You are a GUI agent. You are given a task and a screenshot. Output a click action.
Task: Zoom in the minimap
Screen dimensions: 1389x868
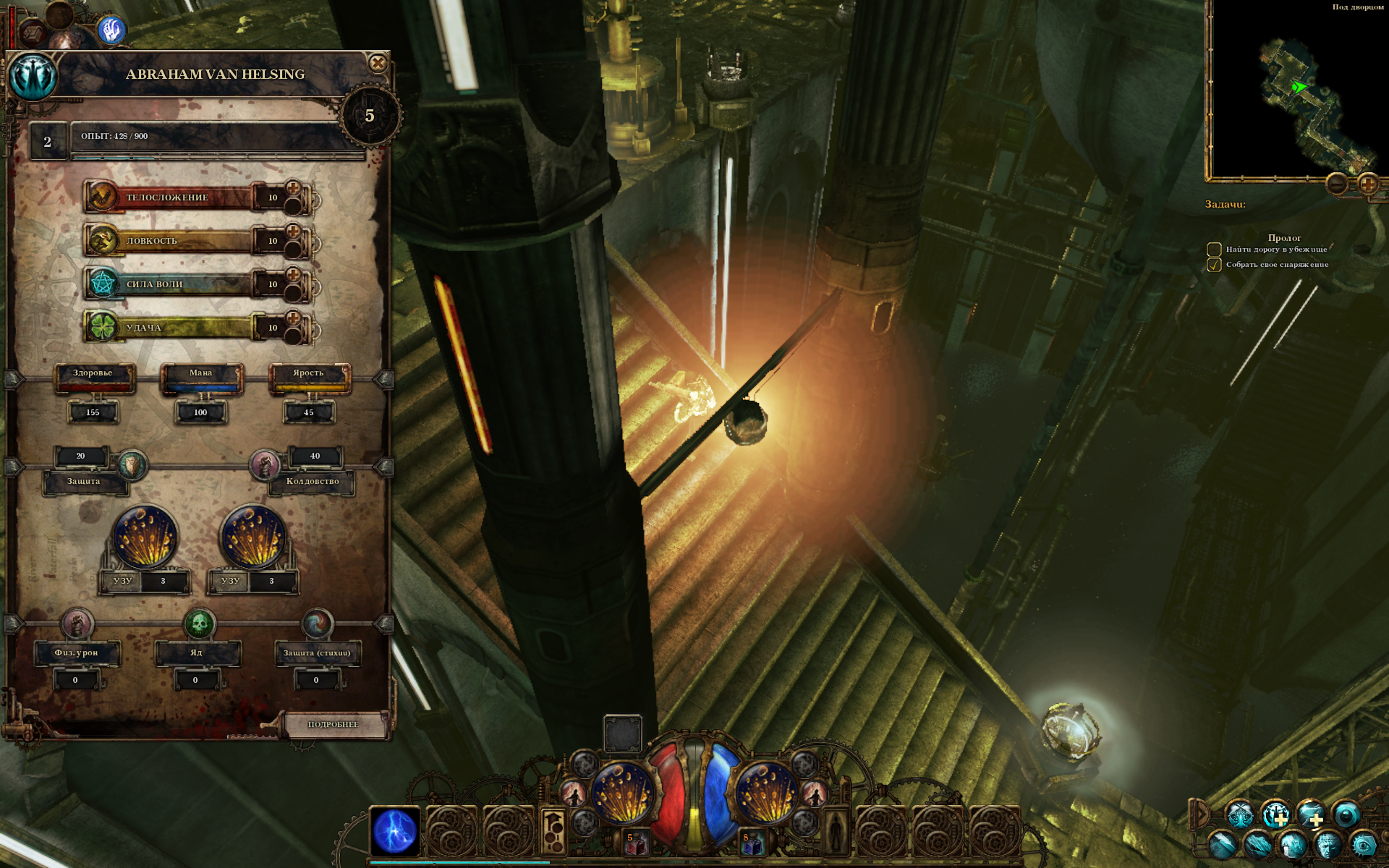[1367, 184]
